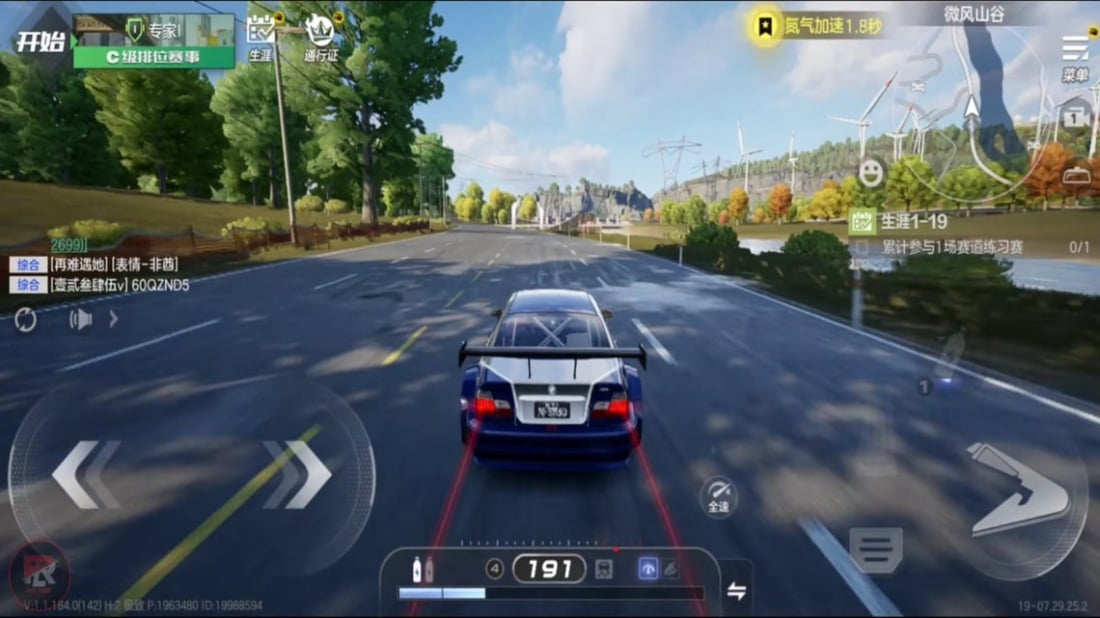Tap the 全速 full speed icon
Screen dimensions: 1100x618
pos(718,496)
